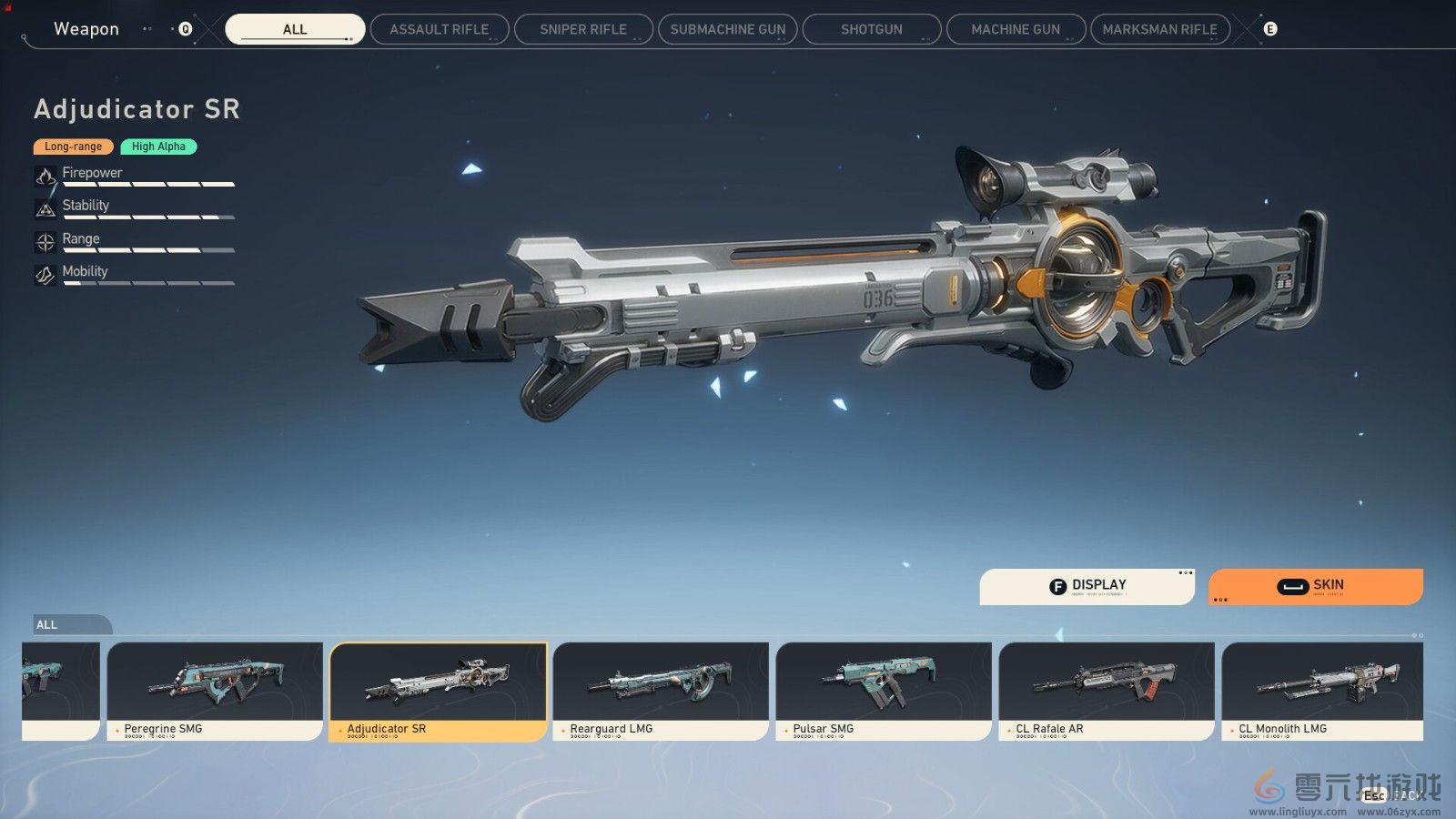
Task: Select the Peregrine SMG thumbnail
Action: click(215, 690)
